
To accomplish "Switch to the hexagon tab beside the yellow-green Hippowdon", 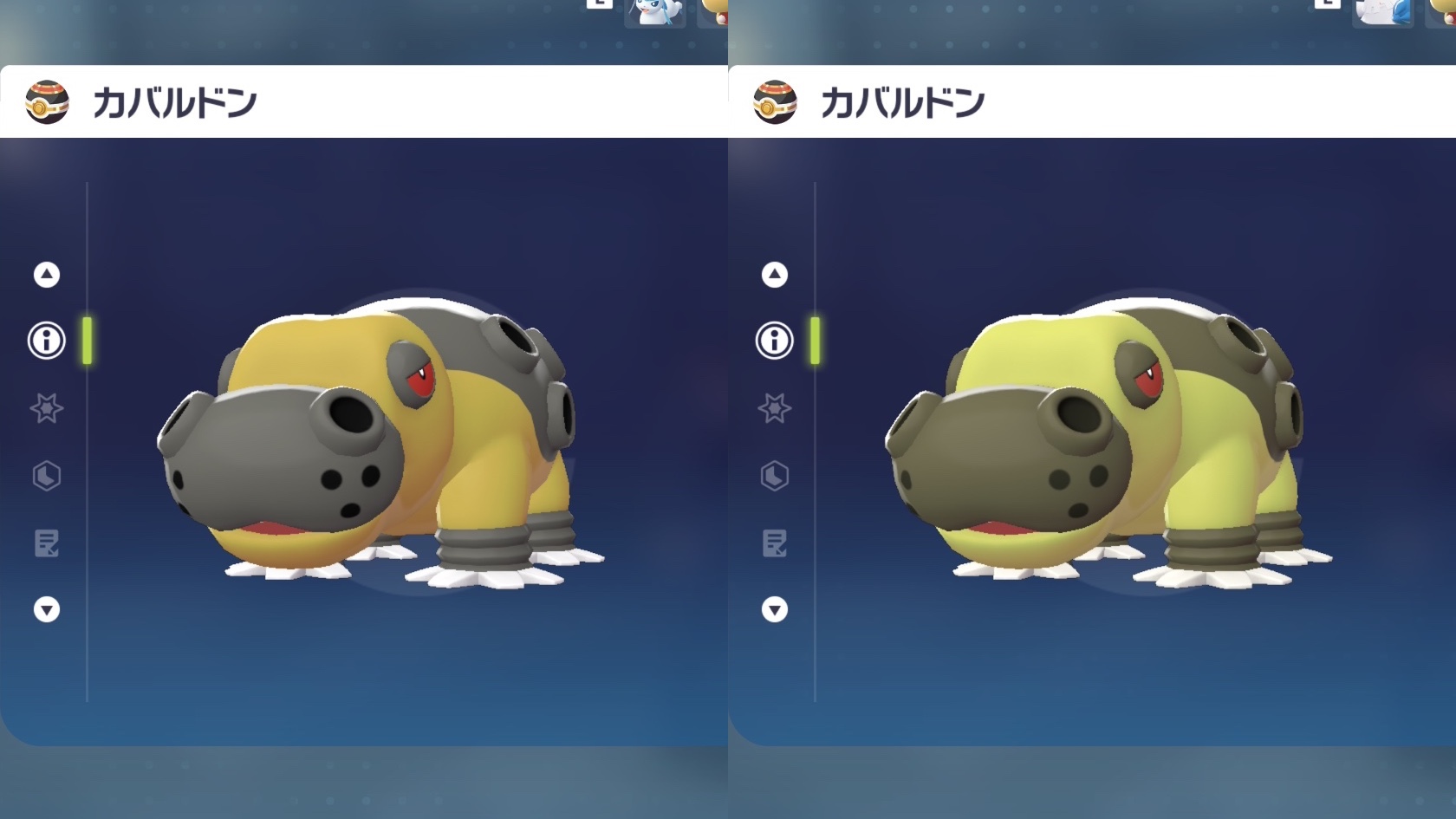I will point(775,476).
